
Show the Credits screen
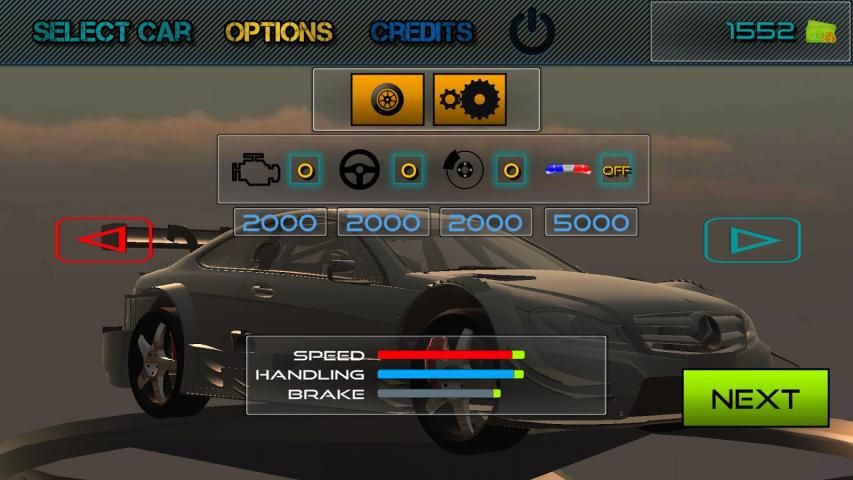tap(421, 32)
